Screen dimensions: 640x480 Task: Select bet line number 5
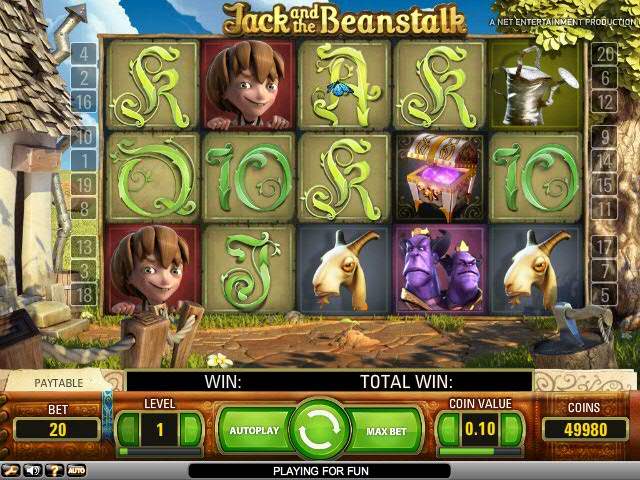(603, 294)
